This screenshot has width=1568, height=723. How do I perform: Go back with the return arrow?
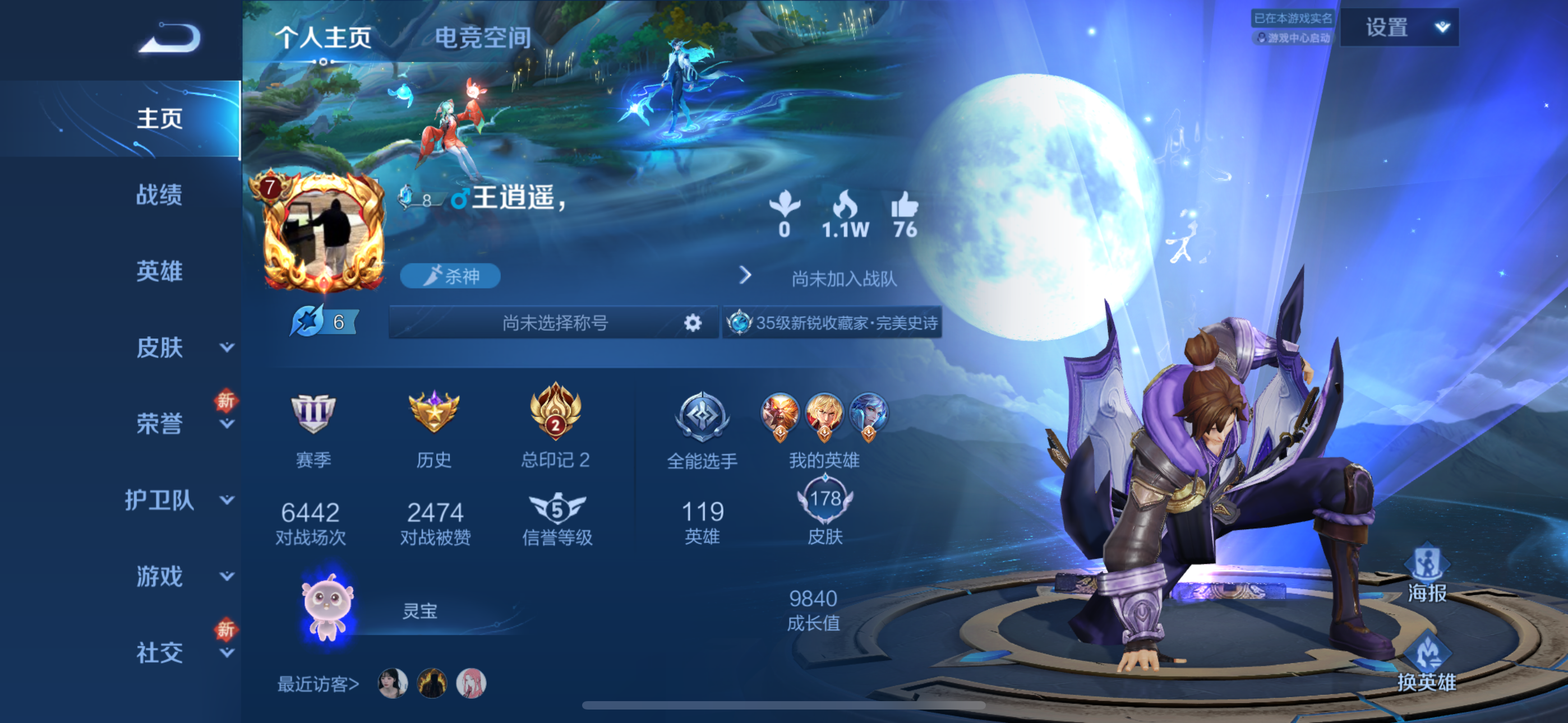(x=170, y=39)
